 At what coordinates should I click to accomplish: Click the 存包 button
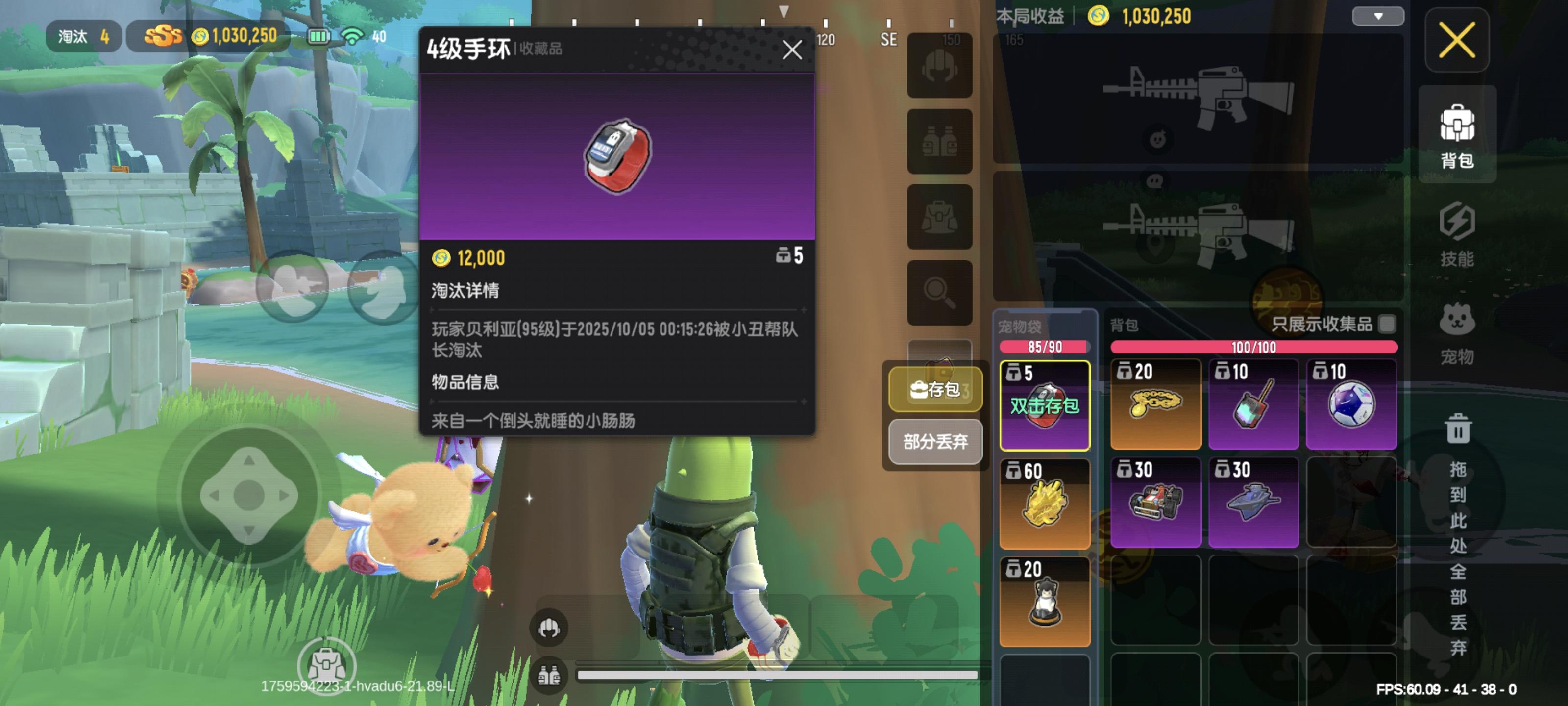[935, 390]
